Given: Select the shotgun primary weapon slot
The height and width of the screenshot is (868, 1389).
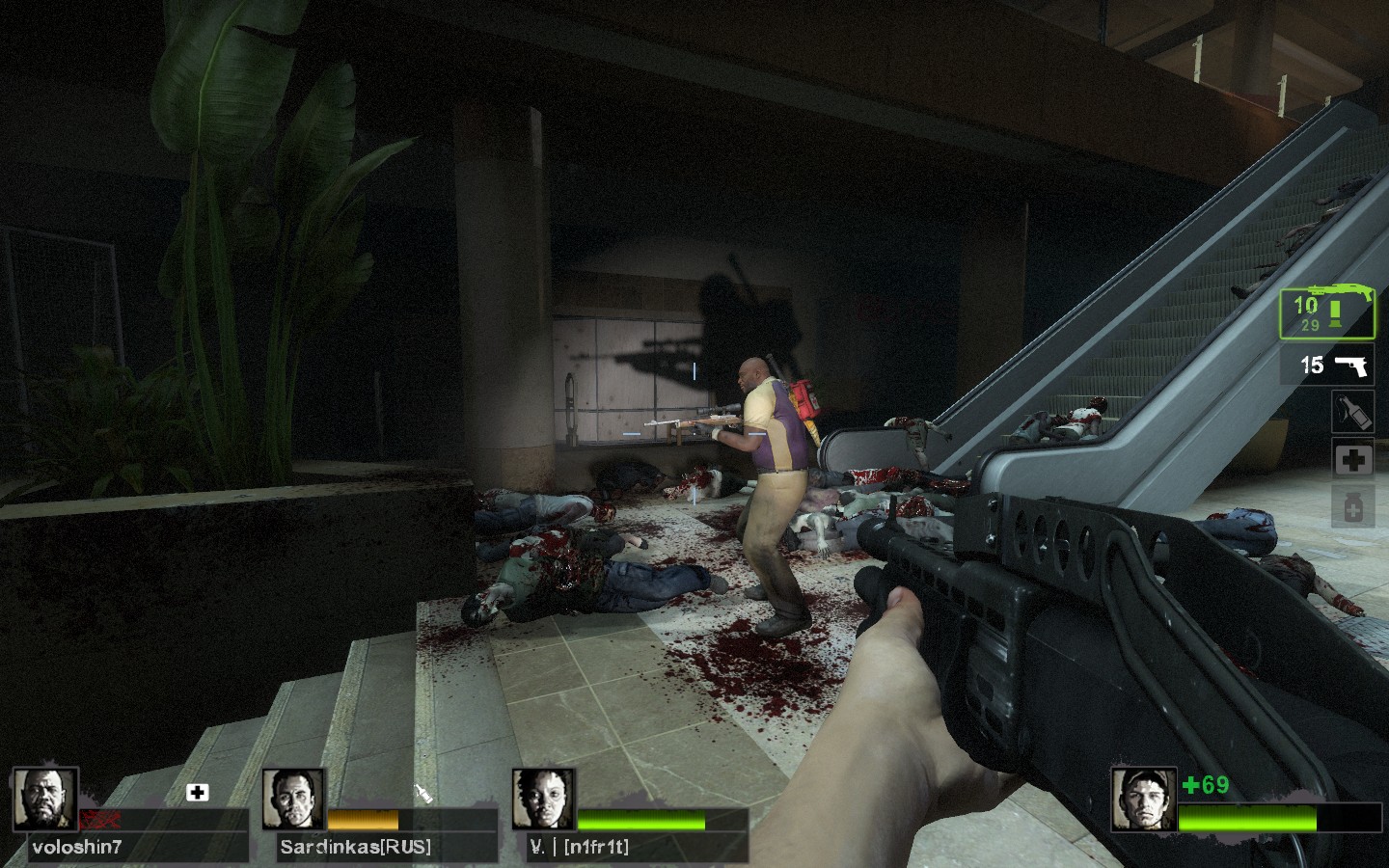Looking at the screenshot, I should click(1326, 313).
